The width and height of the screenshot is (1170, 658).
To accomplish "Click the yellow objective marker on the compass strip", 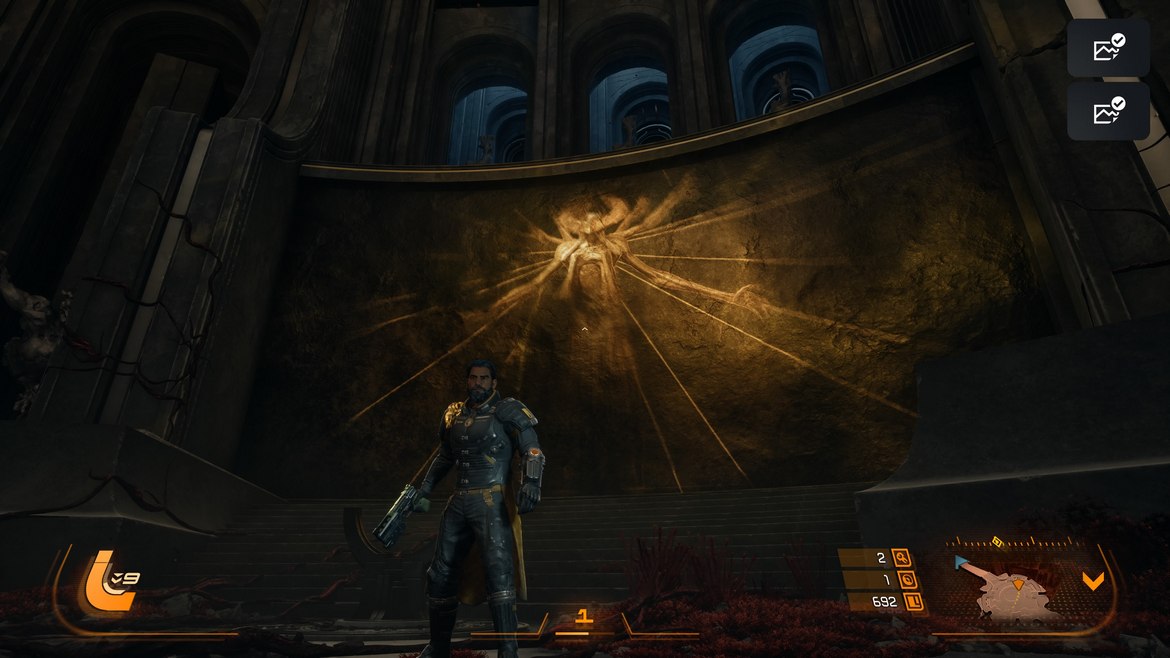I will [x=997, y=542].
